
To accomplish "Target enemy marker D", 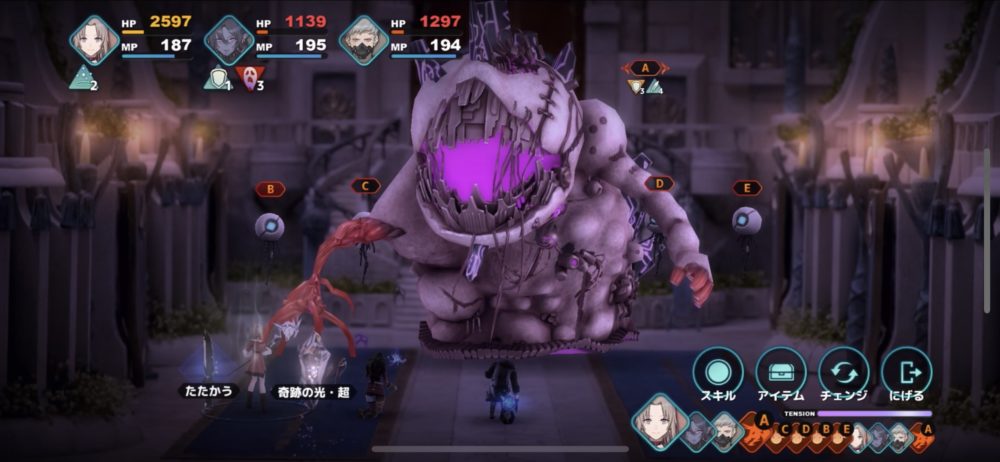I will pos(659,184).
